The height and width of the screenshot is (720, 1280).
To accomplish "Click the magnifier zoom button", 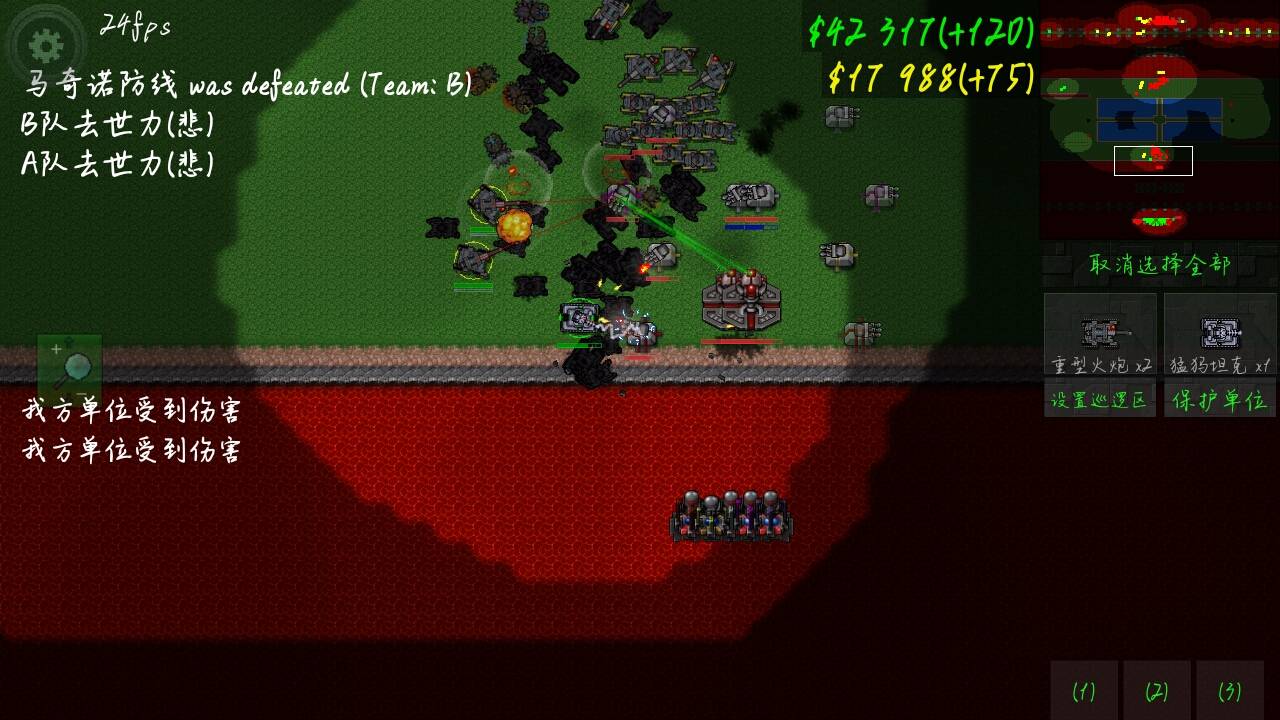I will pos(69,366).
